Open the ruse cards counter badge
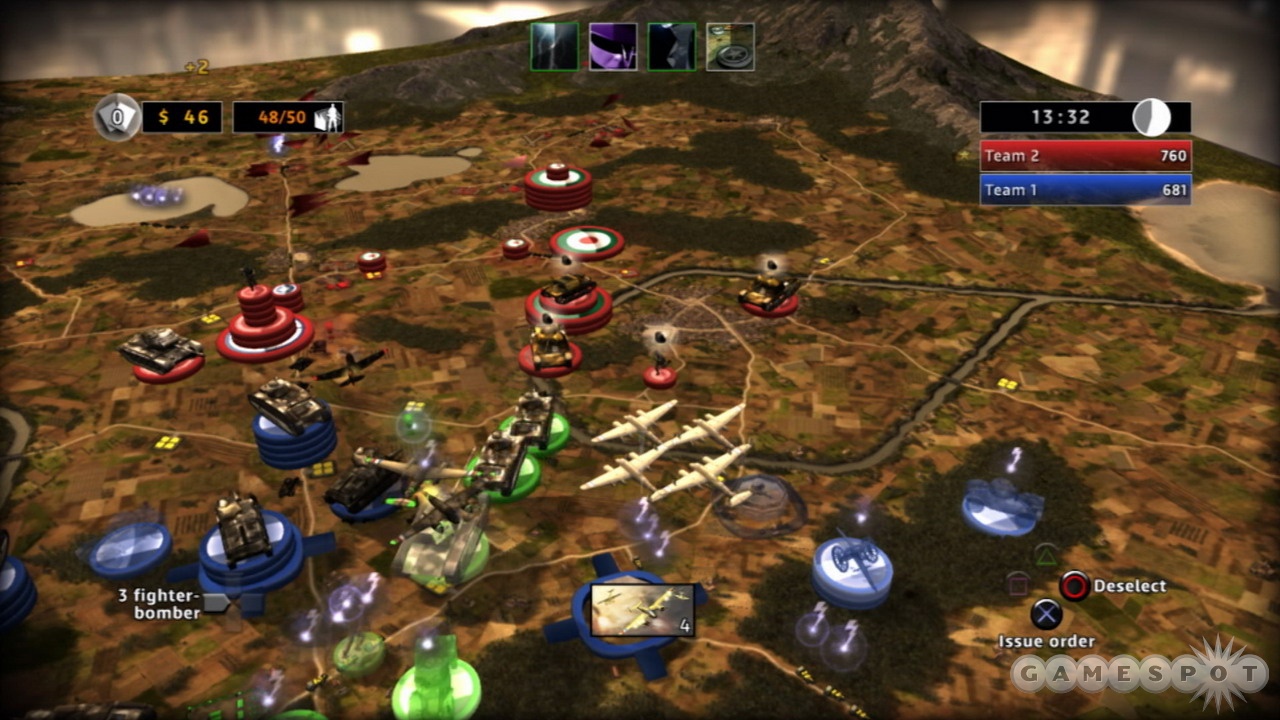This screenshot has width=1280, height=720. (x=116, y=118)
